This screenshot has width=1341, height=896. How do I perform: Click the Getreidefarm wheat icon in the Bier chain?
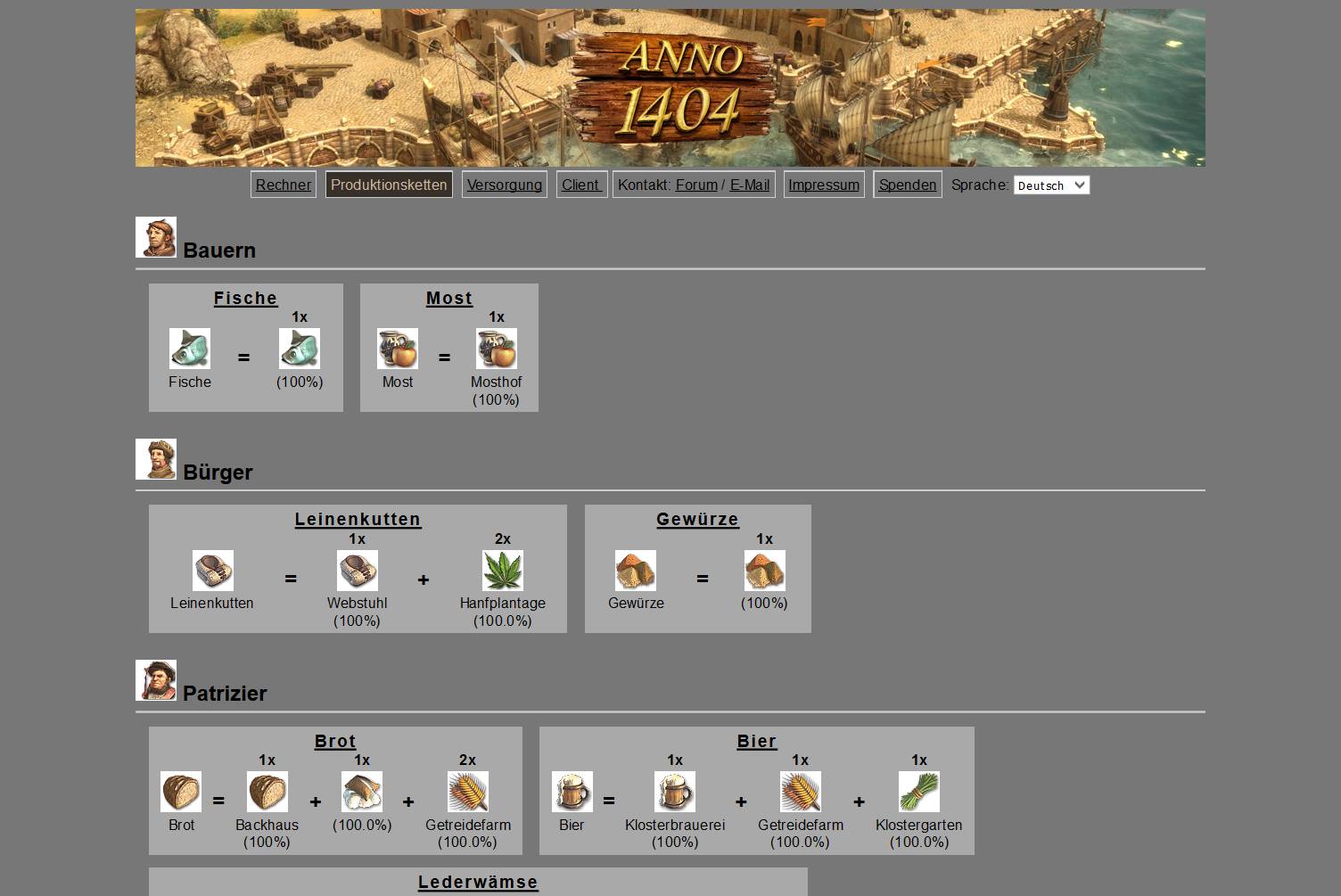800,792
